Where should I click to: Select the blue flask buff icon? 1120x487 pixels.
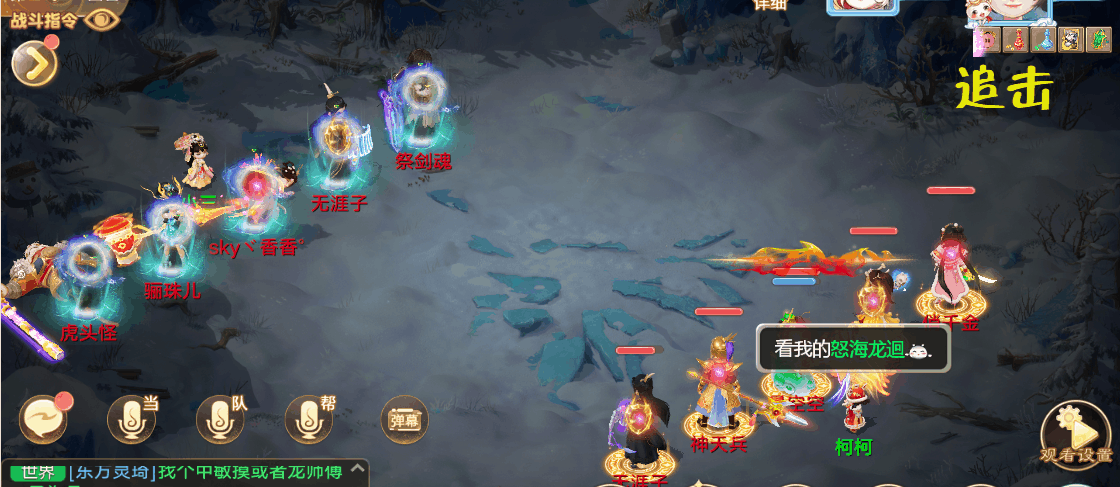point(1043,40)
